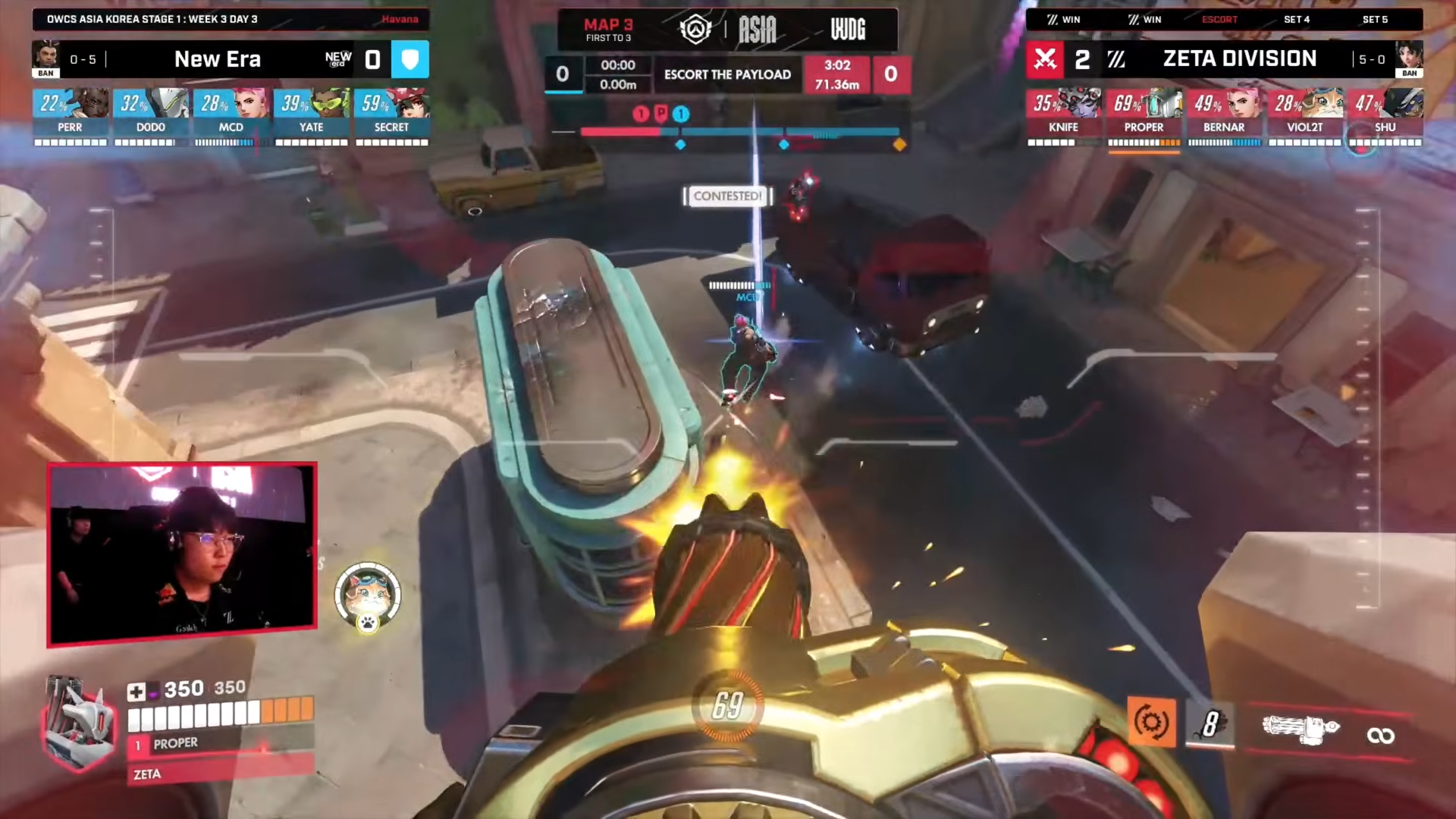Click the ultimate charge meter showing 69
Screen dimensions: 1456x819
click(727, 706)
